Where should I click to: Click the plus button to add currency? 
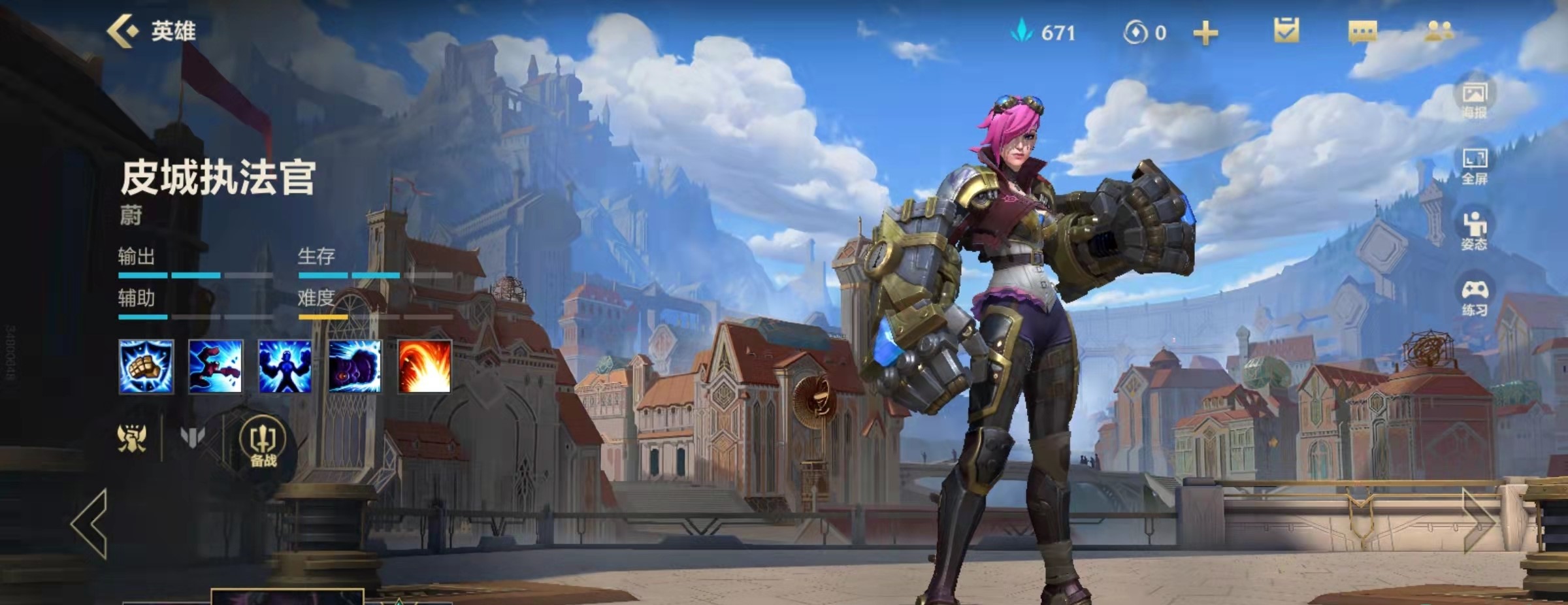tap(1205, 33)
